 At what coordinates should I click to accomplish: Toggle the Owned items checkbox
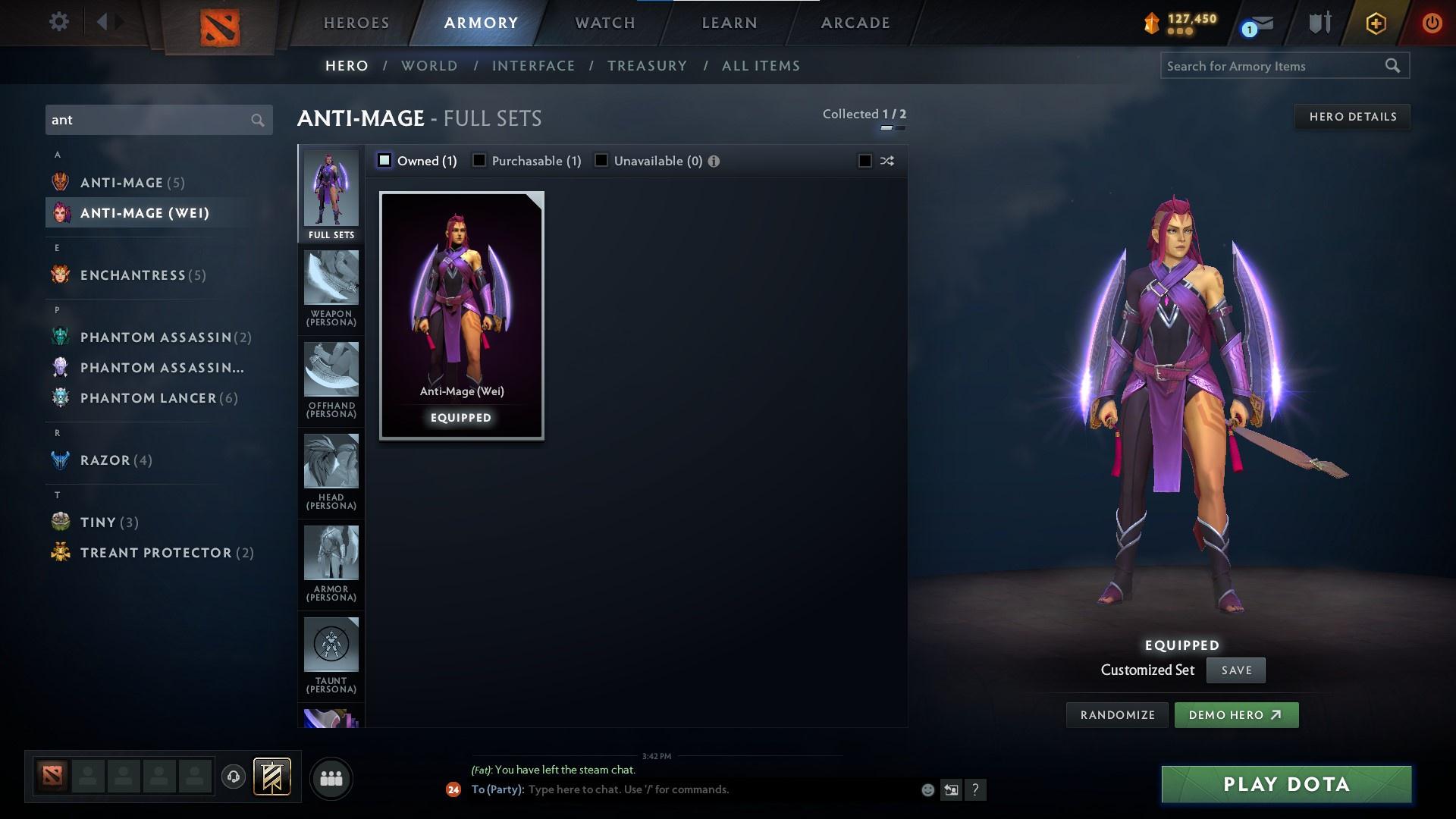coord(385,160)
